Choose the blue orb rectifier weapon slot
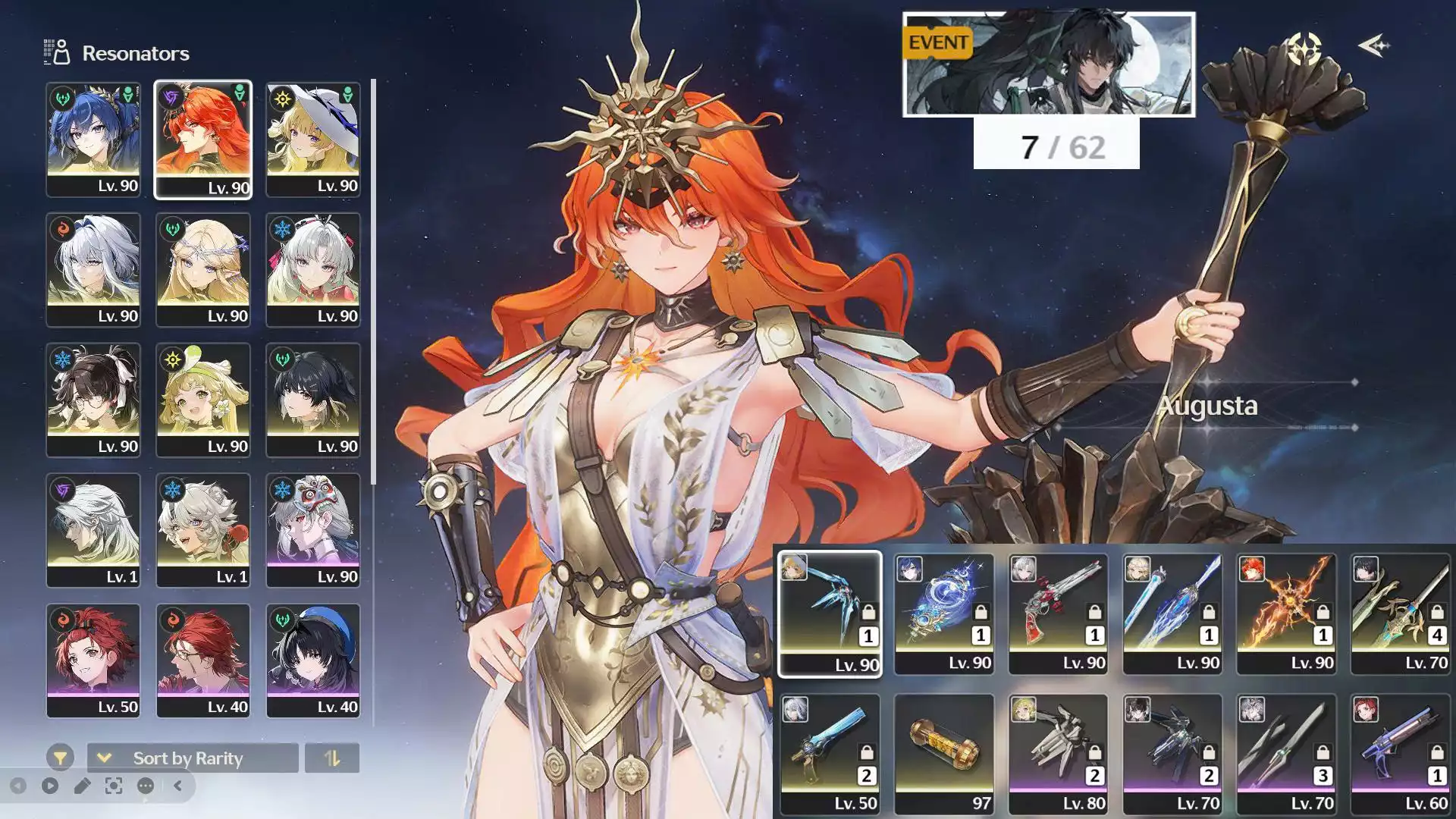This screenshot has height=819, width=1456. pyautogui.click(x=944, y=613)
